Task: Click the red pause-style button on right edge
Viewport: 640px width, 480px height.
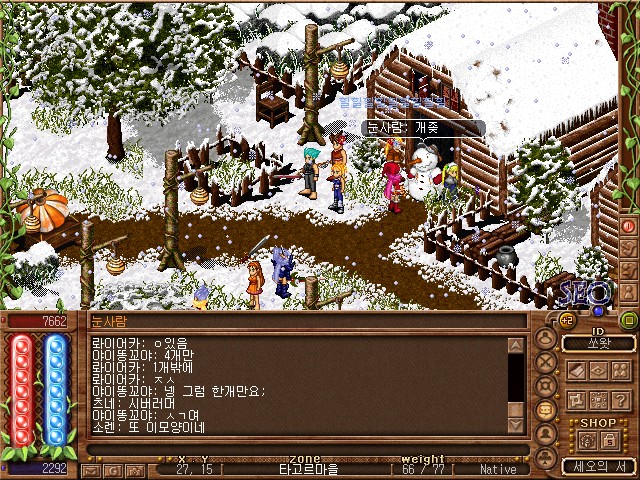Action: tap(629, 227)
